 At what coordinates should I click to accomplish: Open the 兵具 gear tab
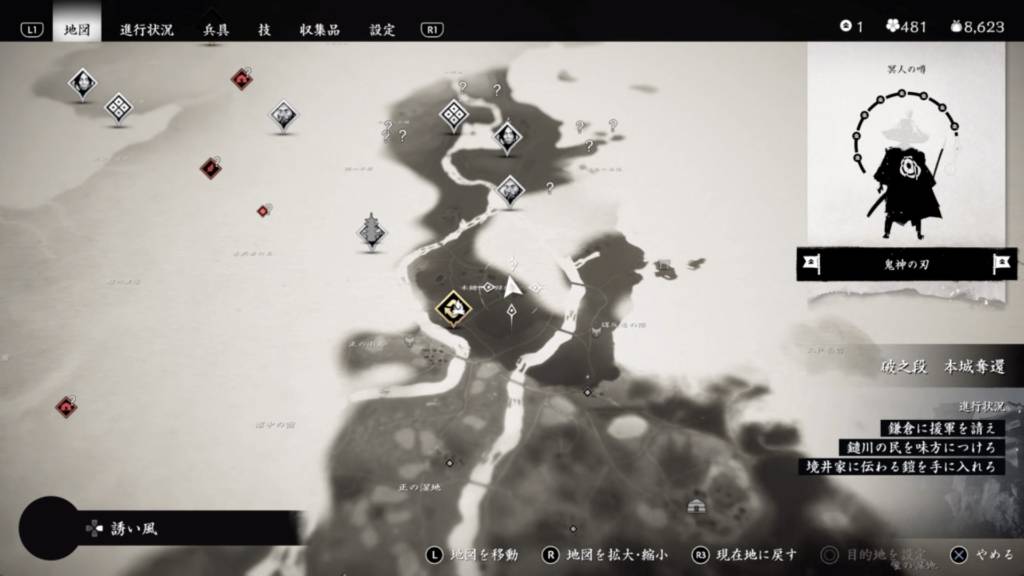(216, 29)
